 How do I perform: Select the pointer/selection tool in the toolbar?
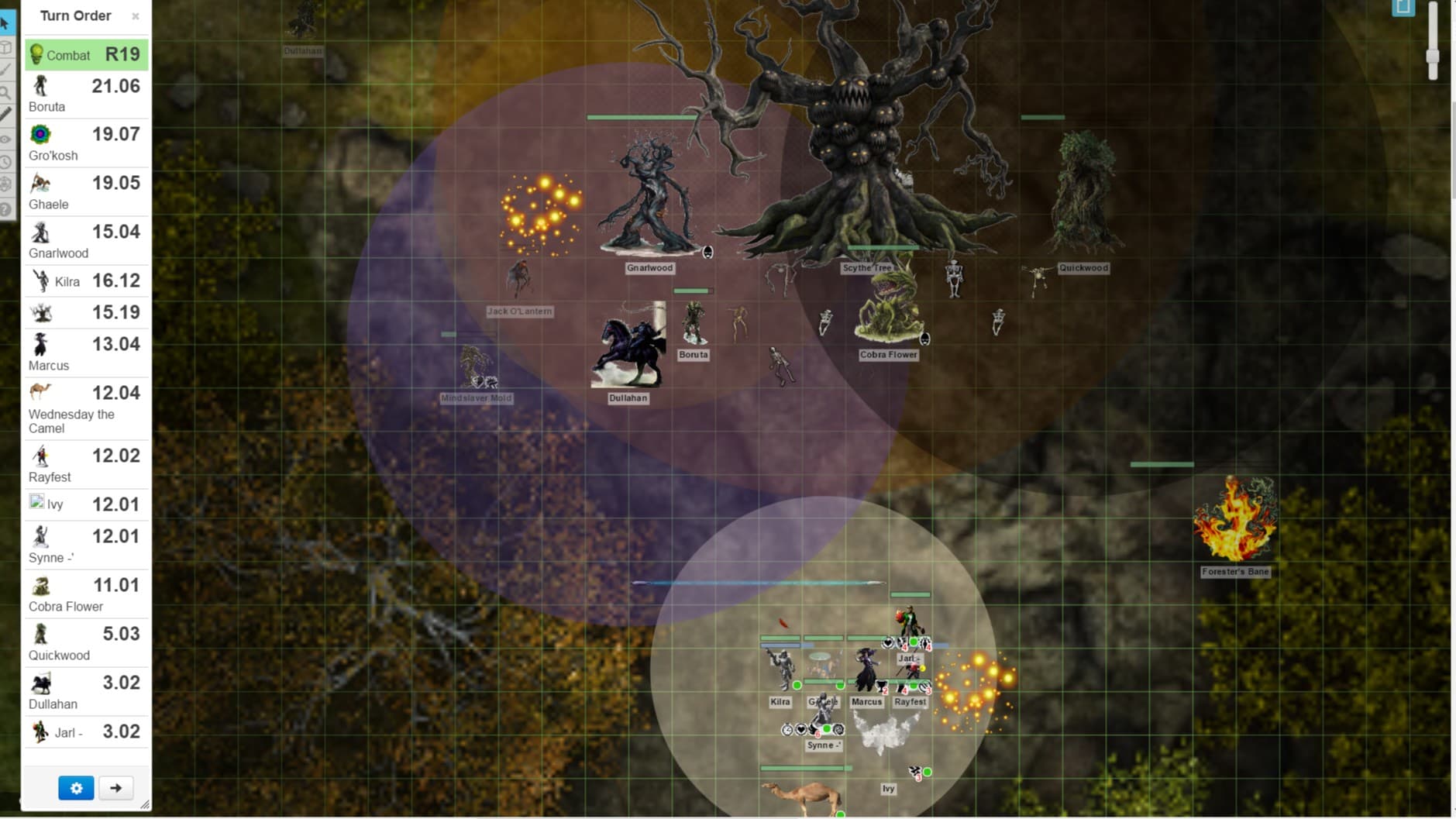pos(6,23)
